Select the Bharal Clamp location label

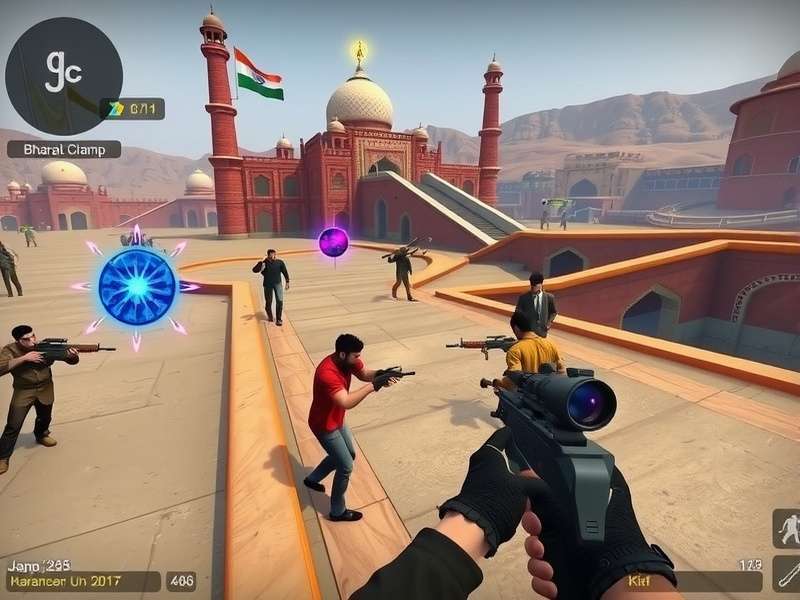(64, 149)
